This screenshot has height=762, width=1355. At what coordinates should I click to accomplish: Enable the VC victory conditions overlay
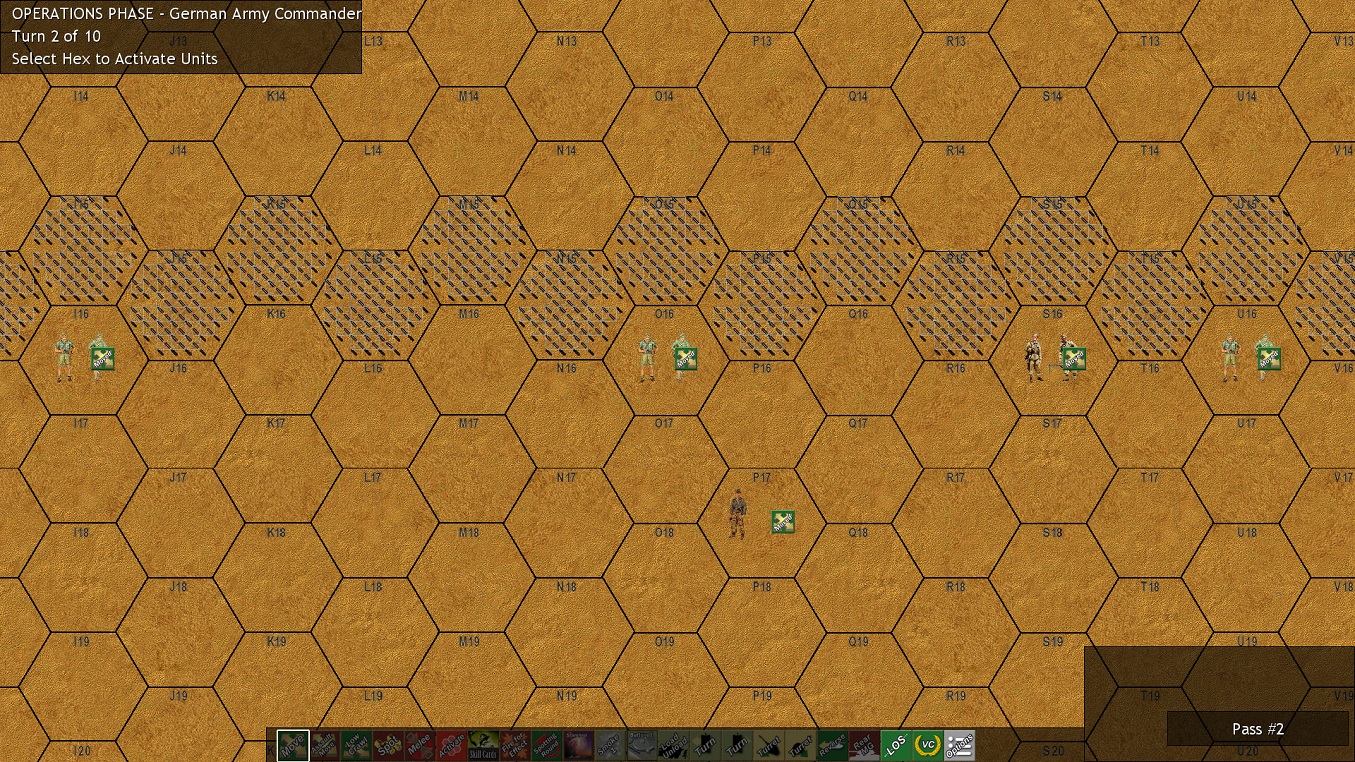[x=929, y=744]
